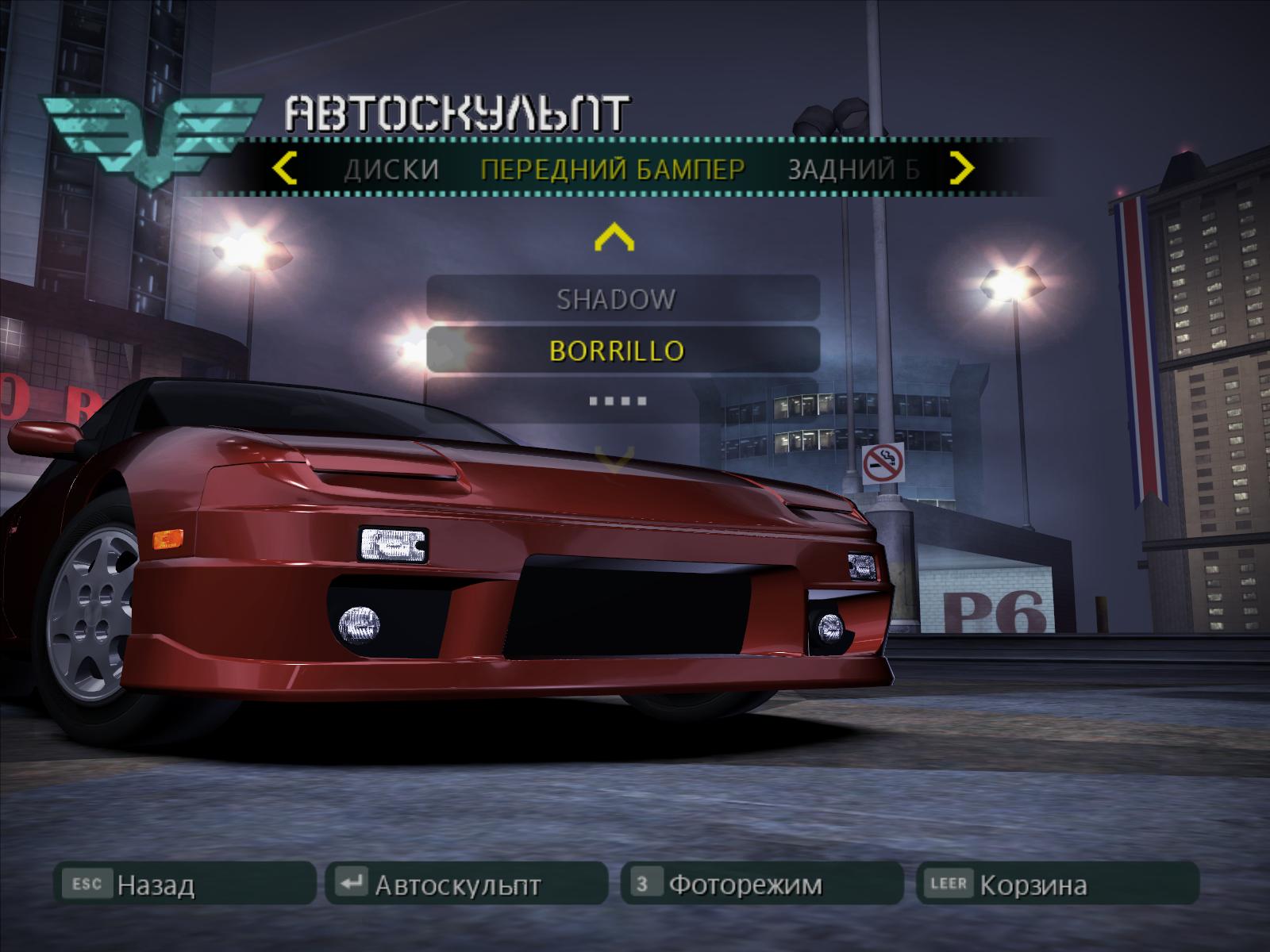Open the Автоскульпт editor button

point(466,883)
